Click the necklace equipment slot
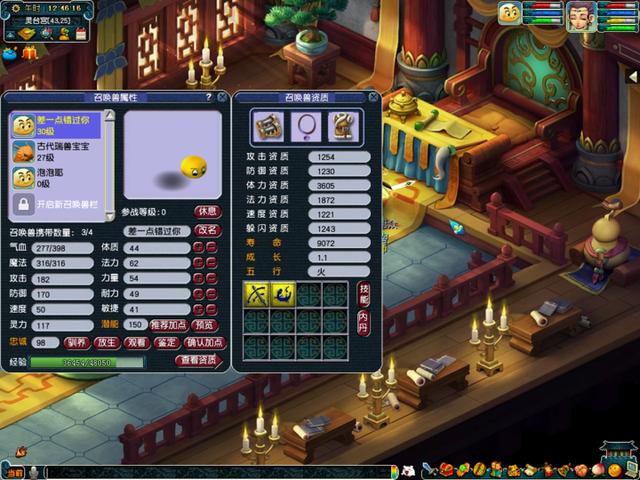Image resolution: width=640 pixels, height=480 pixels. tap(303, 126)
